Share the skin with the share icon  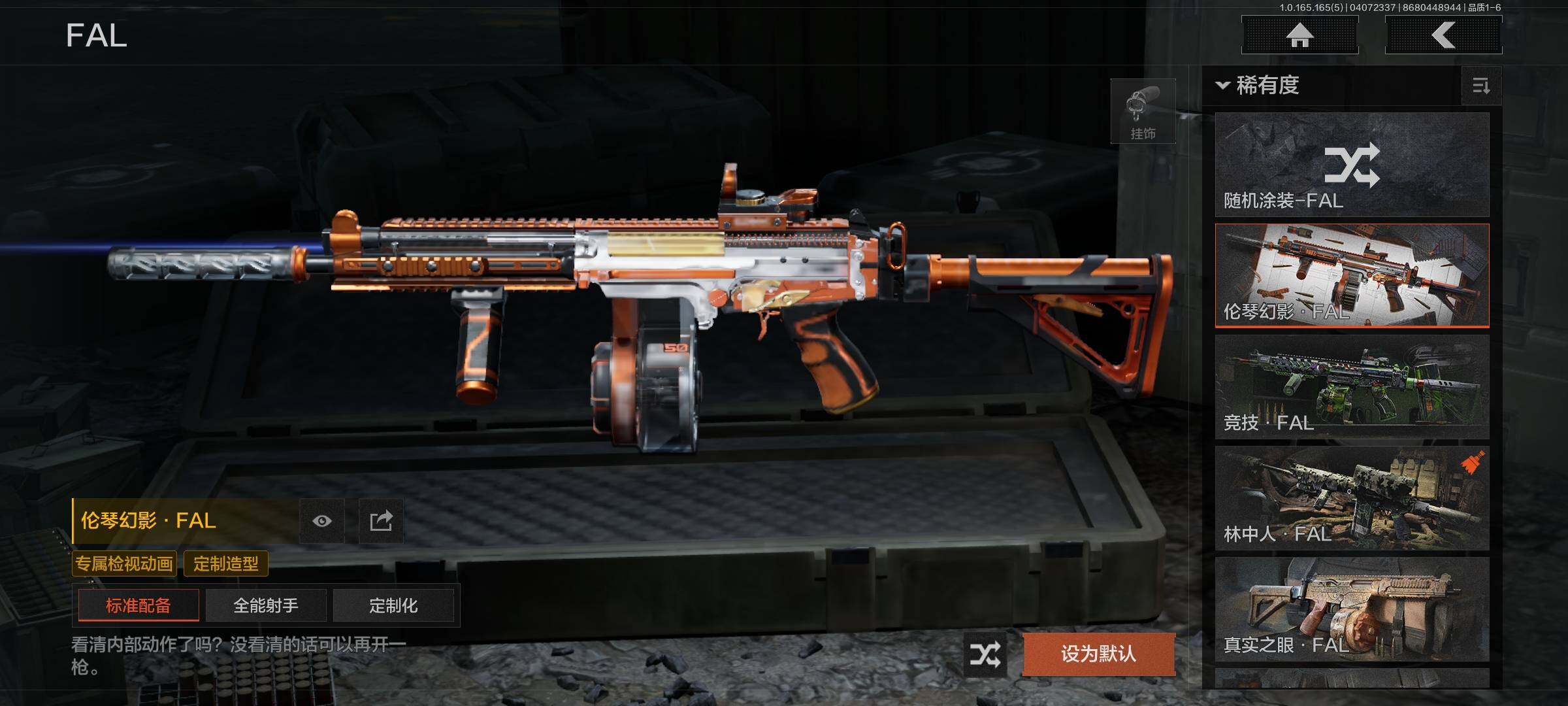point(381,521)
